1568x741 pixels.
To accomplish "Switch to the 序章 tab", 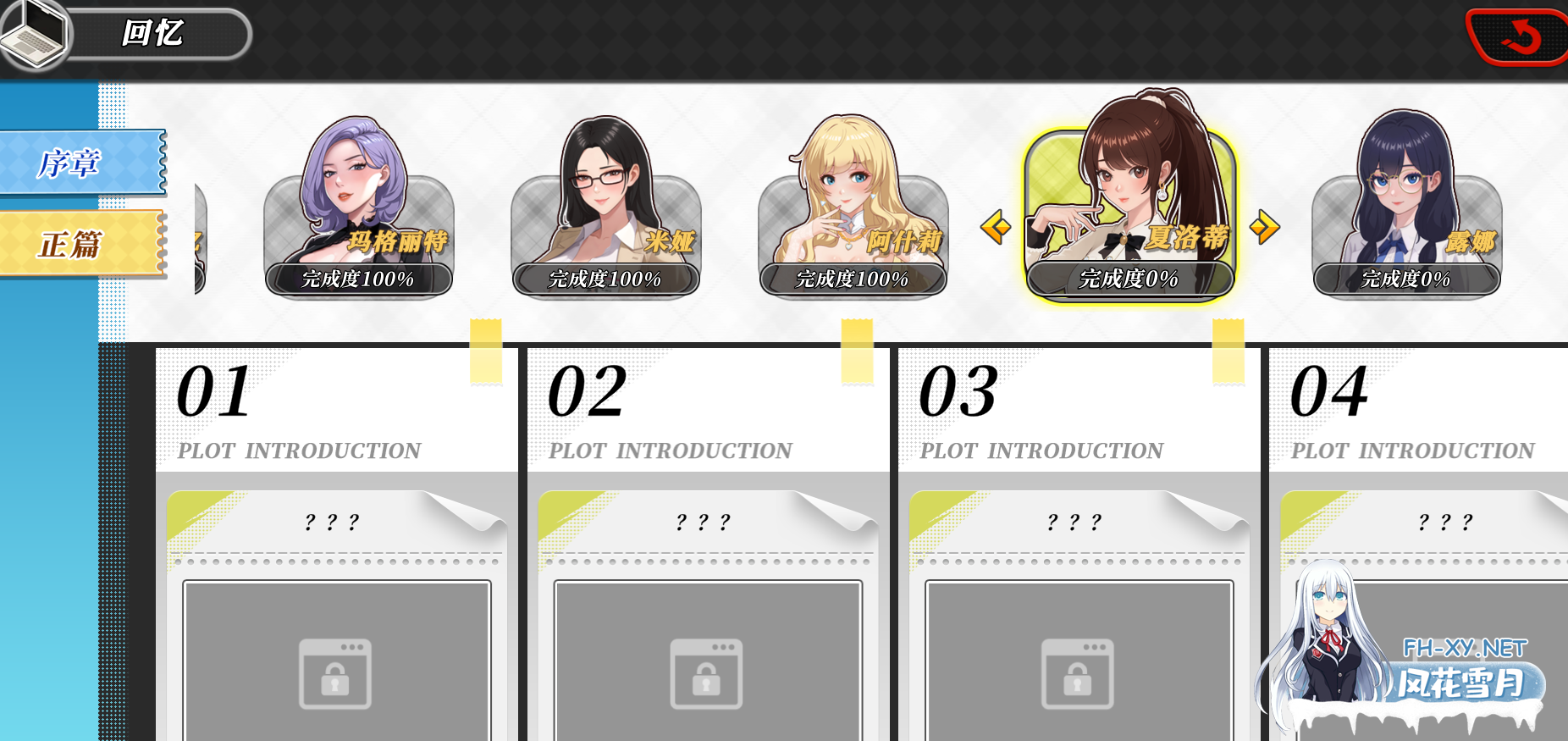I will pos(68,162).
